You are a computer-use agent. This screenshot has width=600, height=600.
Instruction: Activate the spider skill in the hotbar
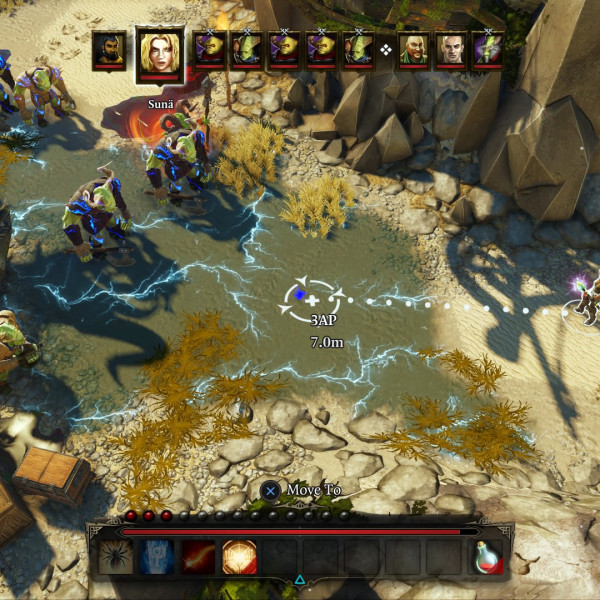click(115, 557)
